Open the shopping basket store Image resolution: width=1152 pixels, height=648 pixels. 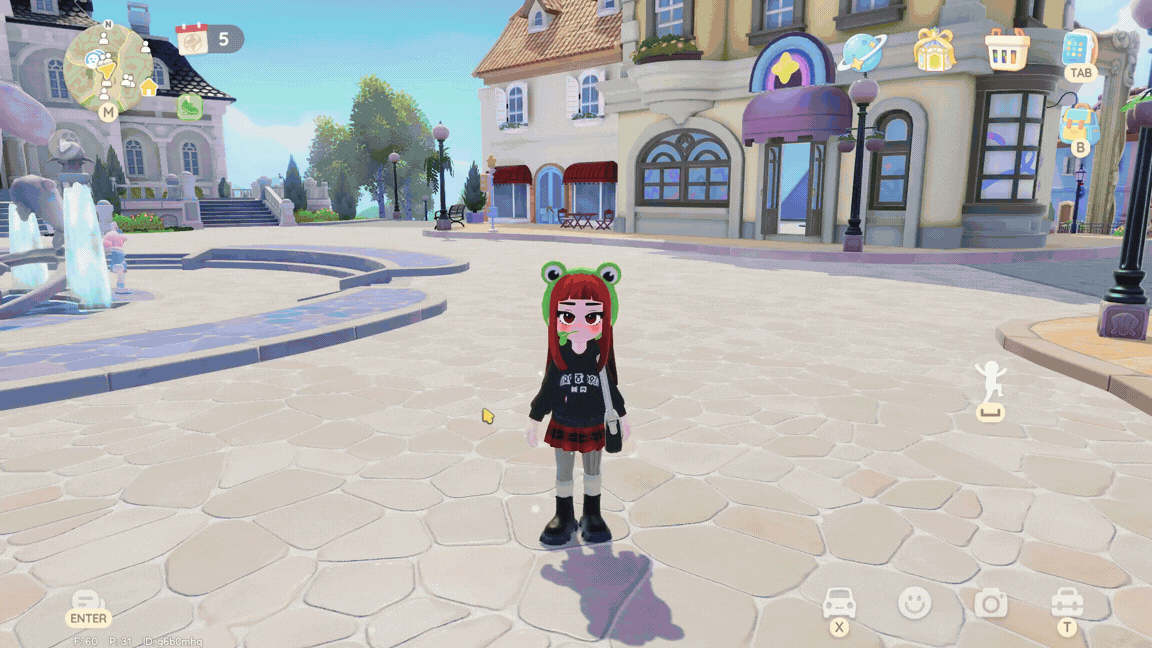(x=1007, y=49)
